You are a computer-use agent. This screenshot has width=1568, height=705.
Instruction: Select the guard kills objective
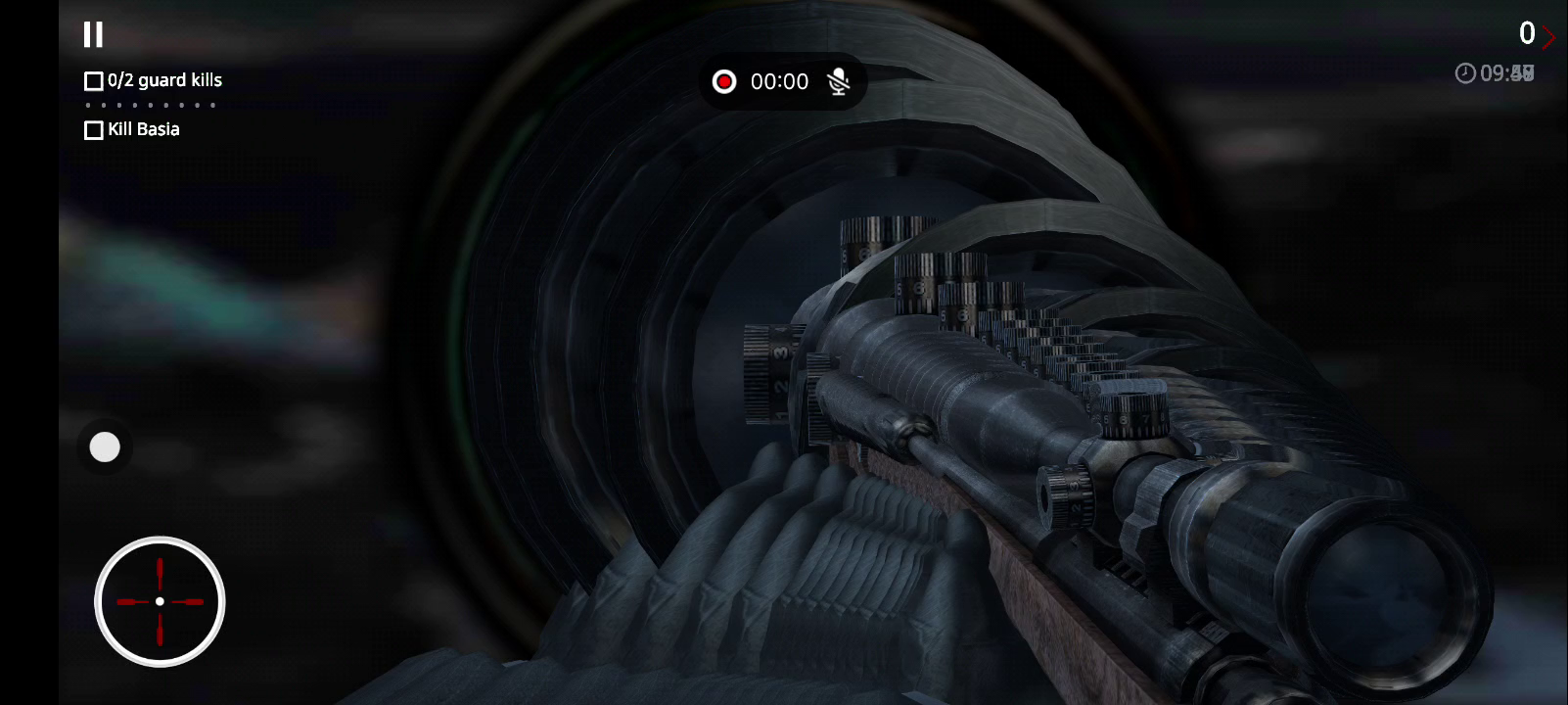[x=154, y=80]
